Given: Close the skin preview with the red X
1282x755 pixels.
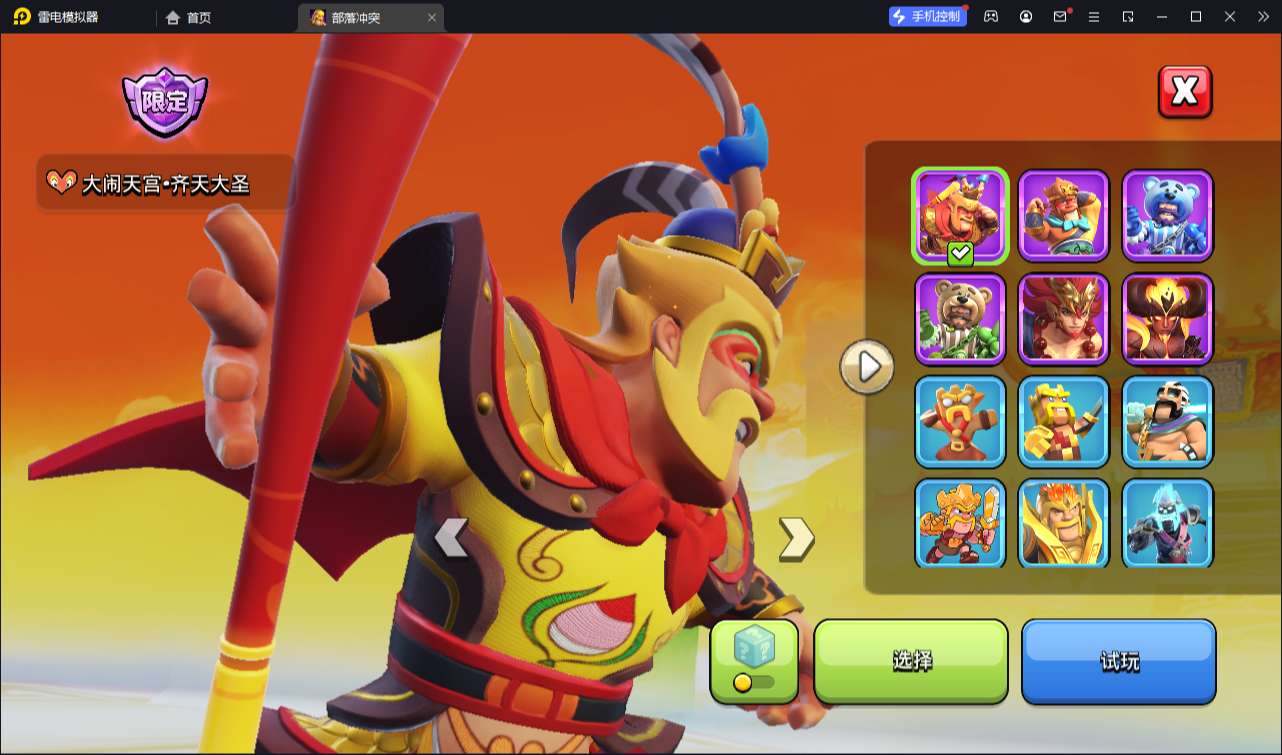Looking at the screenshot, I should point(1185,92).
